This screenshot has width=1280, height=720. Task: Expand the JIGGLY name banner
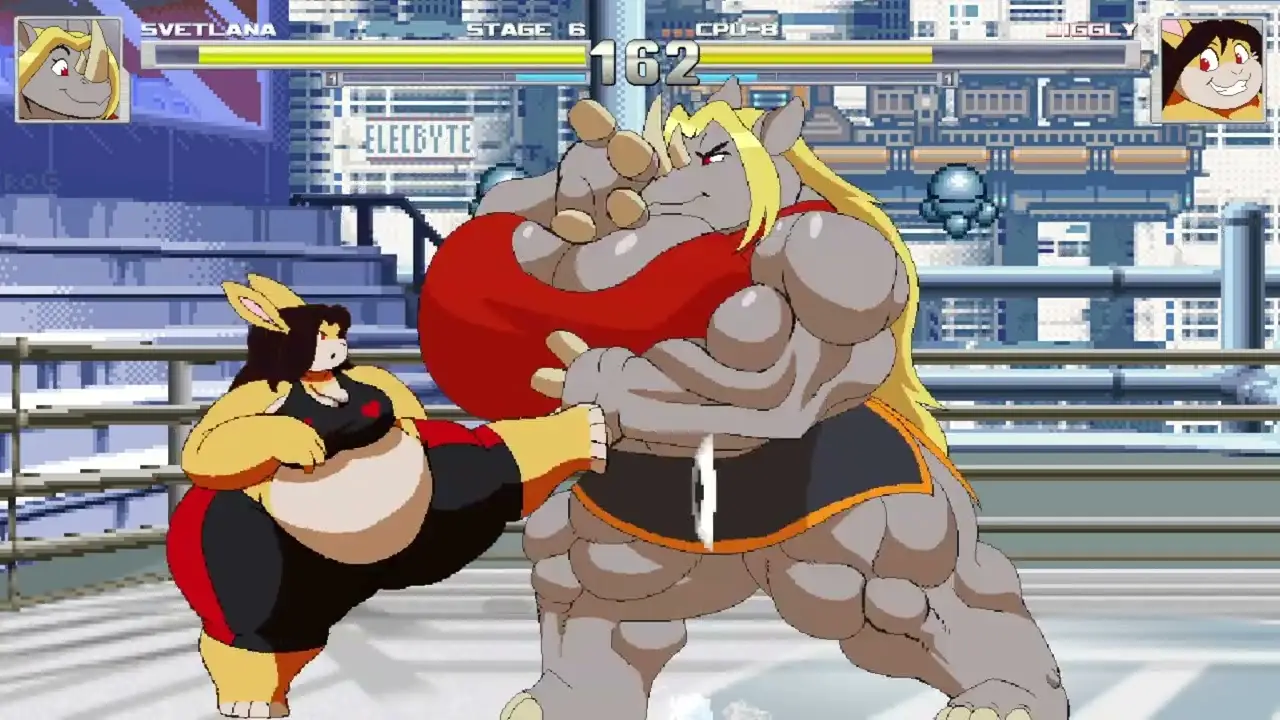[1090, 29]
